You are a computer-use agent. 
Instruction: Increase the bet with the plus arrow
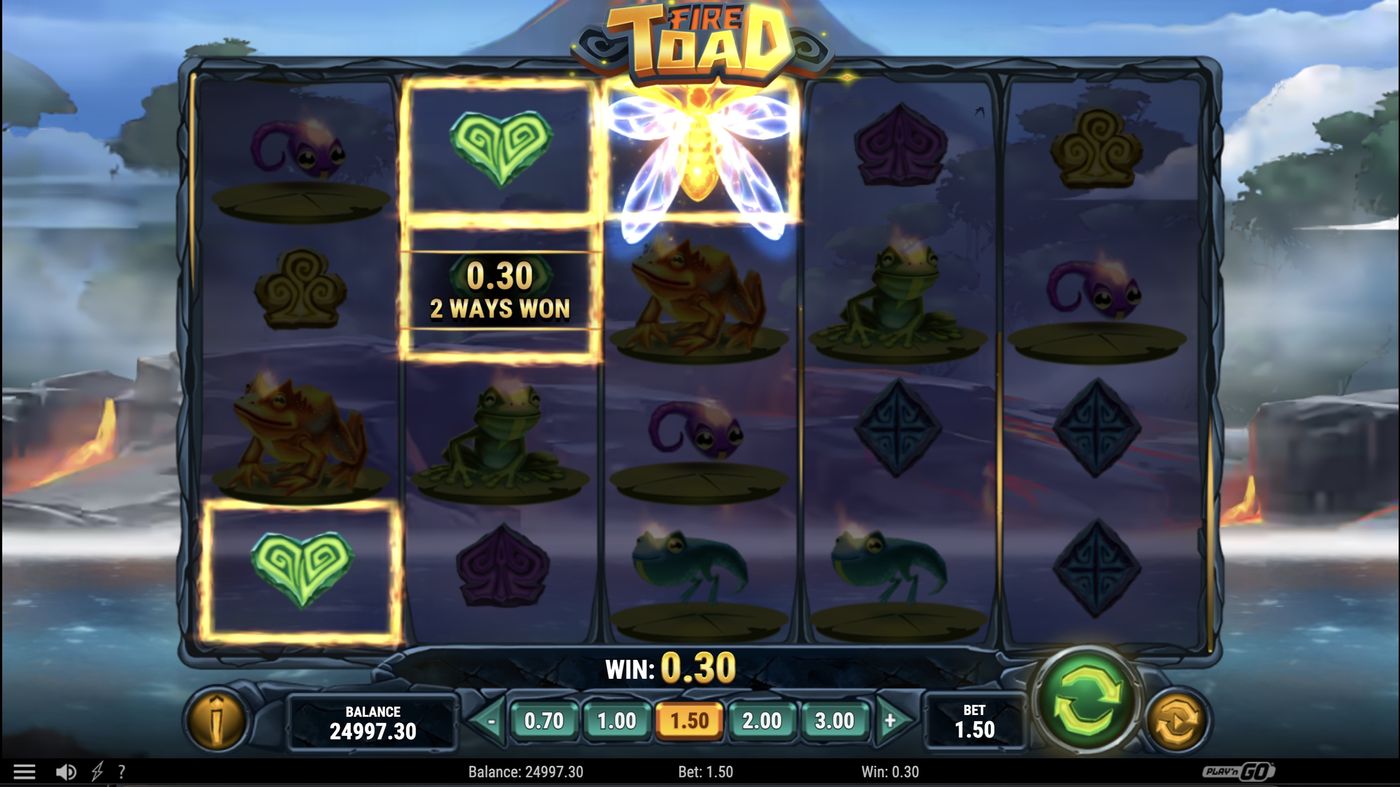890,719
